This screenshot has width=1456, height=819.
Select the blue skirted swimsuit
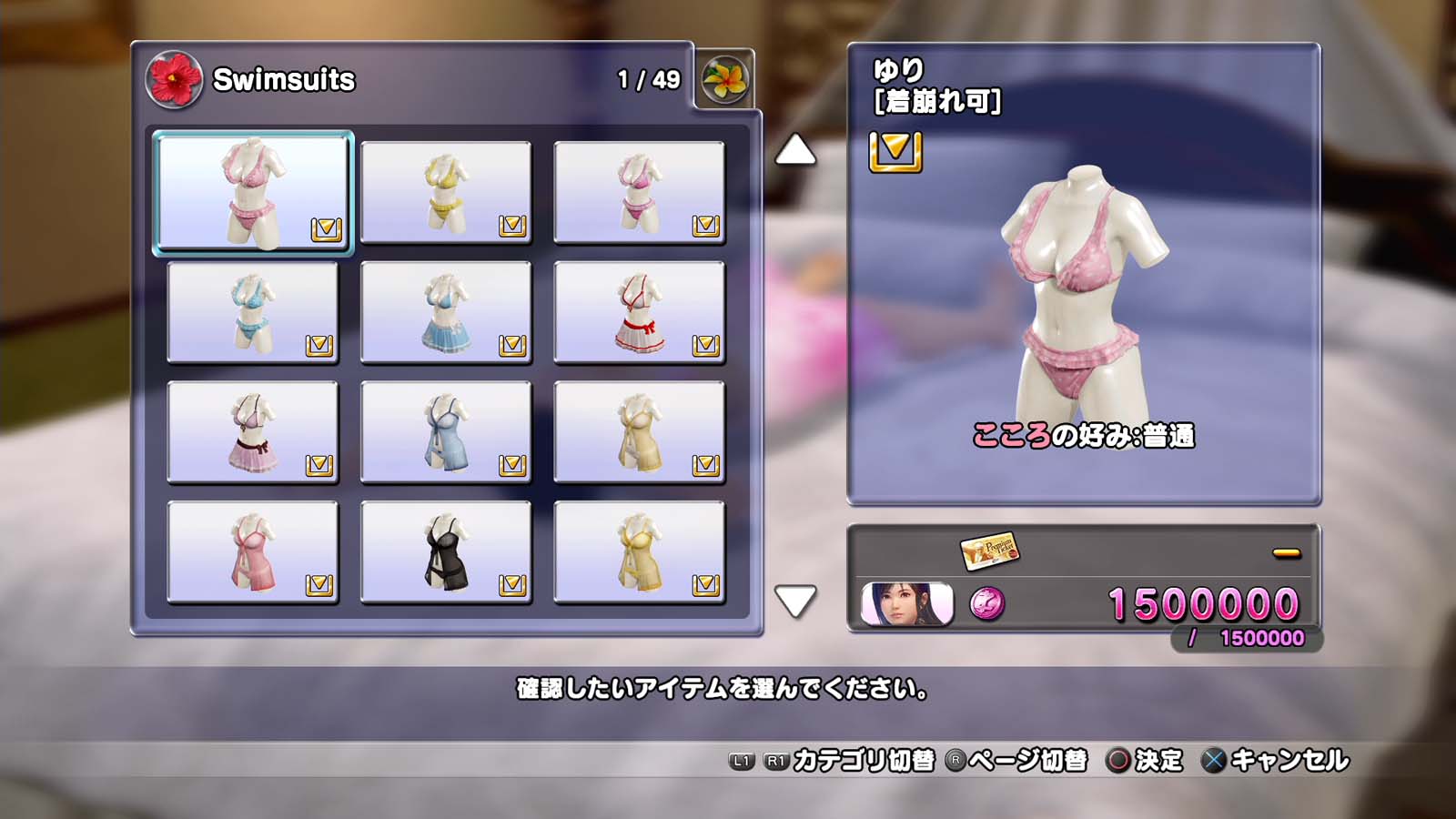[x=446, y=312]
